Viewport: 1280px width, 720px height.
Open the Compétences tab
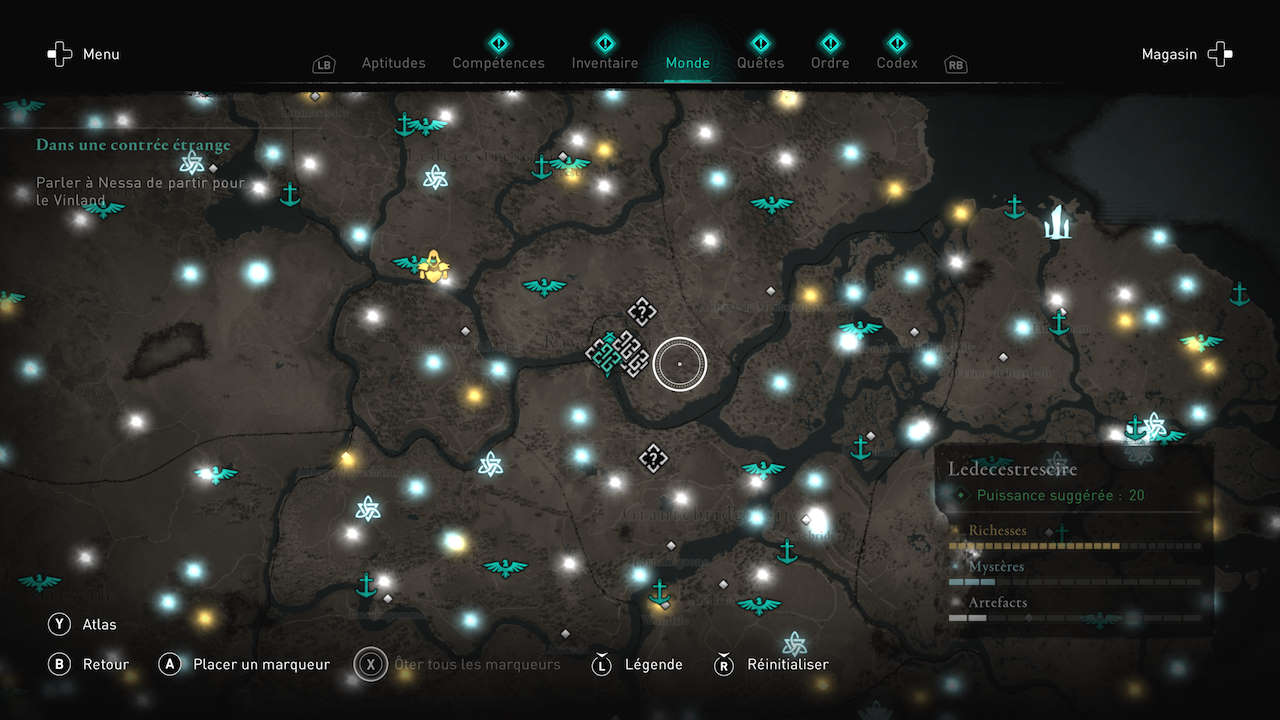point(498,63)
